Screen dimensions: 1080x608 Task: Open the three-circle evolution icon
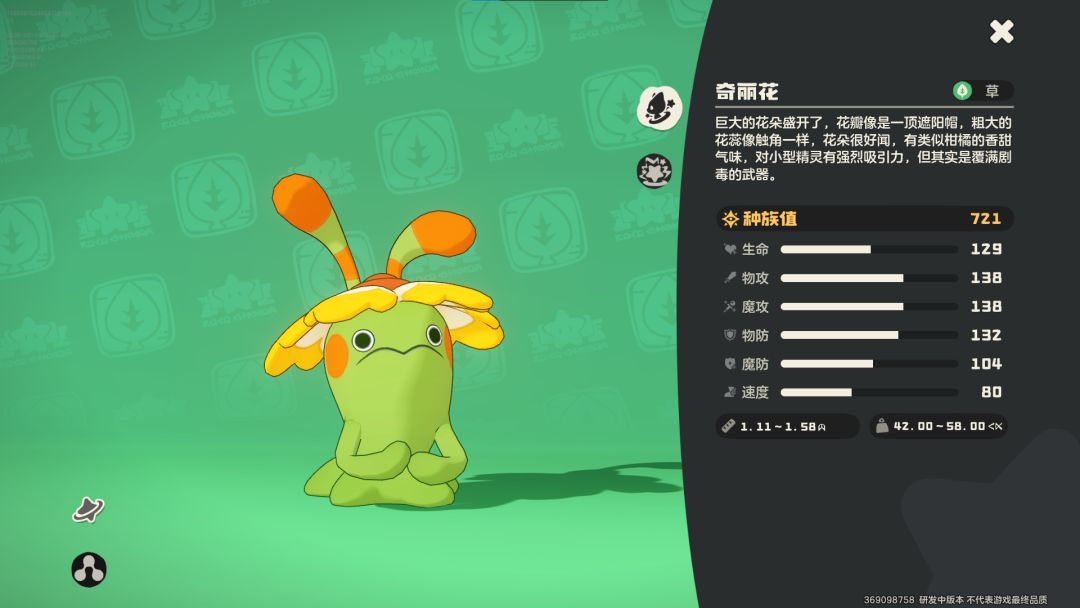click(89, 569)
